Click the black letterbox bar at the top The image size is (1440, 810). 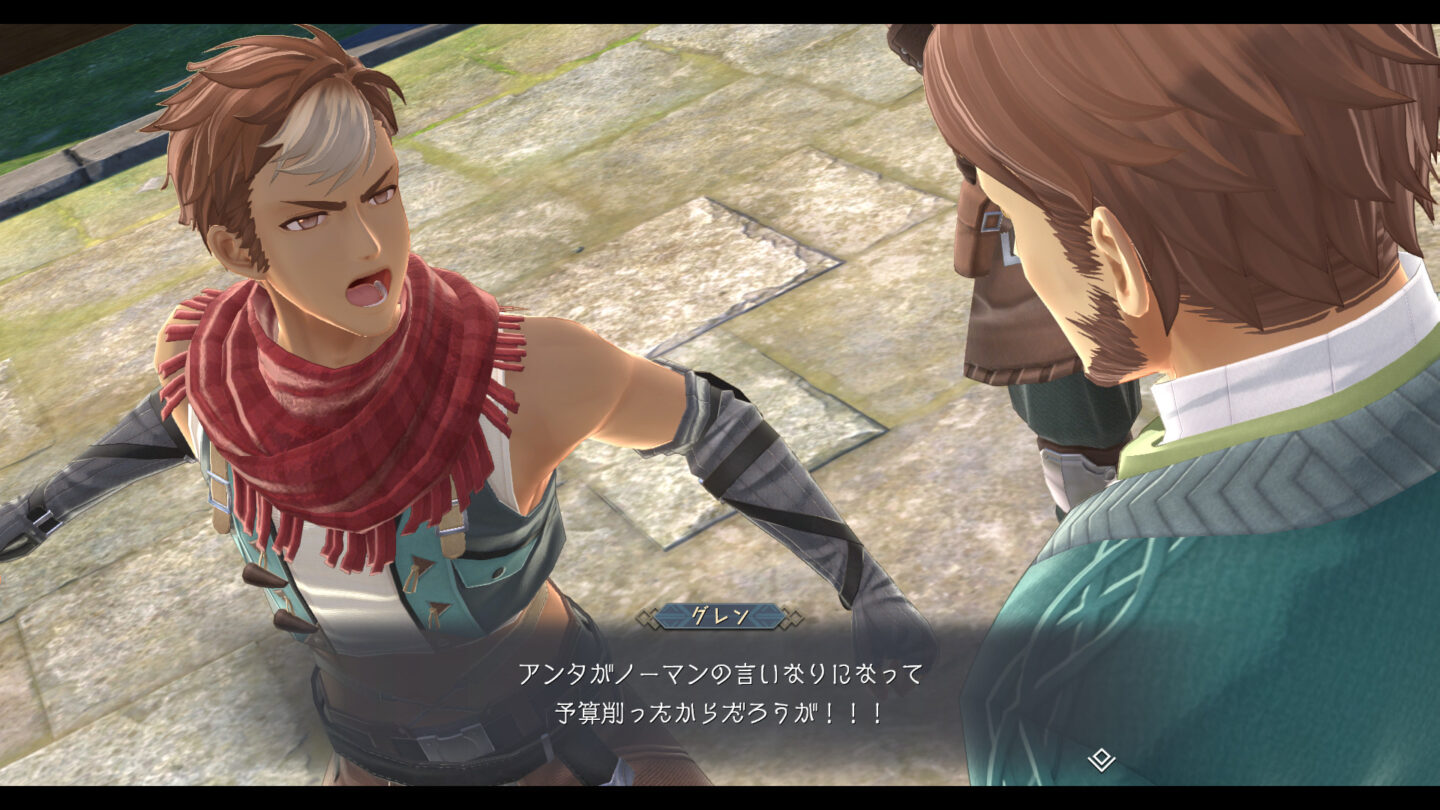tap(720, 12)
